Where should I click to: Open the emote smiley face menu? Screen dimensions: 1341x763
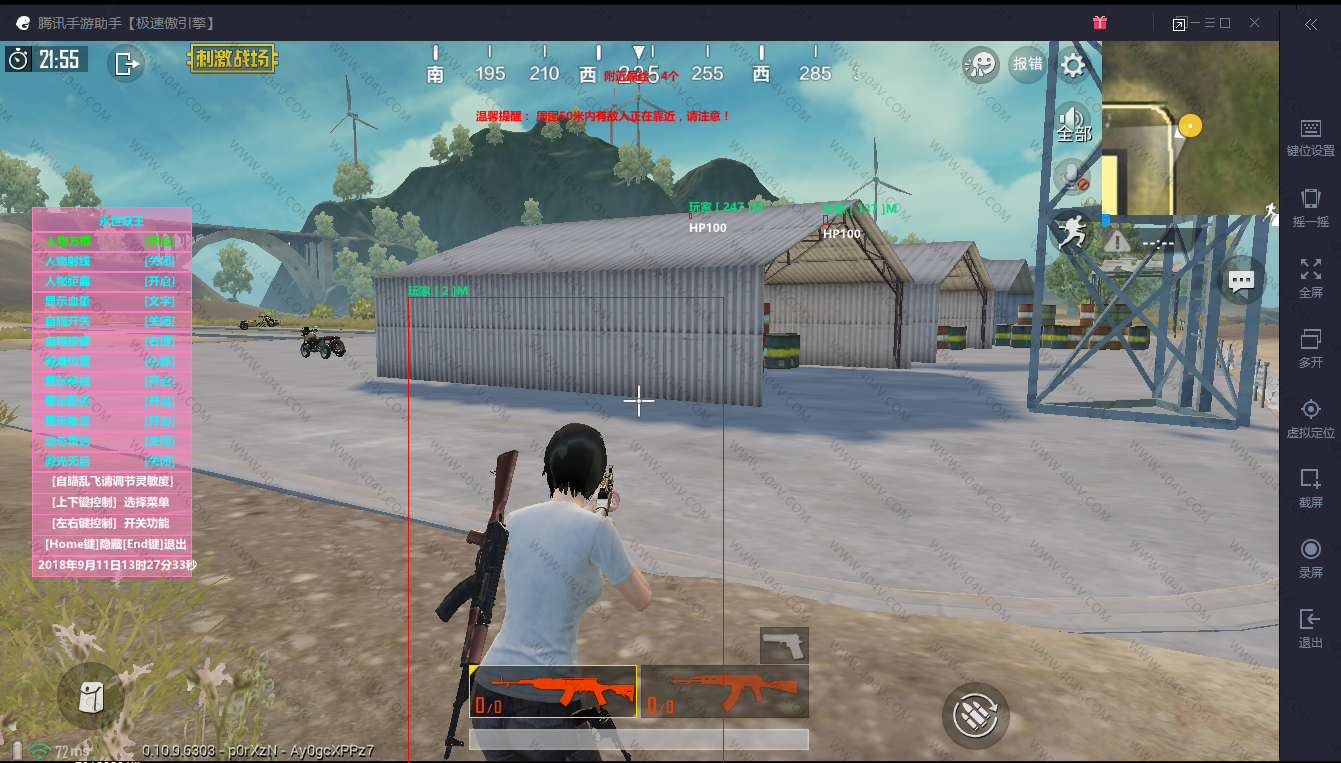981,65
